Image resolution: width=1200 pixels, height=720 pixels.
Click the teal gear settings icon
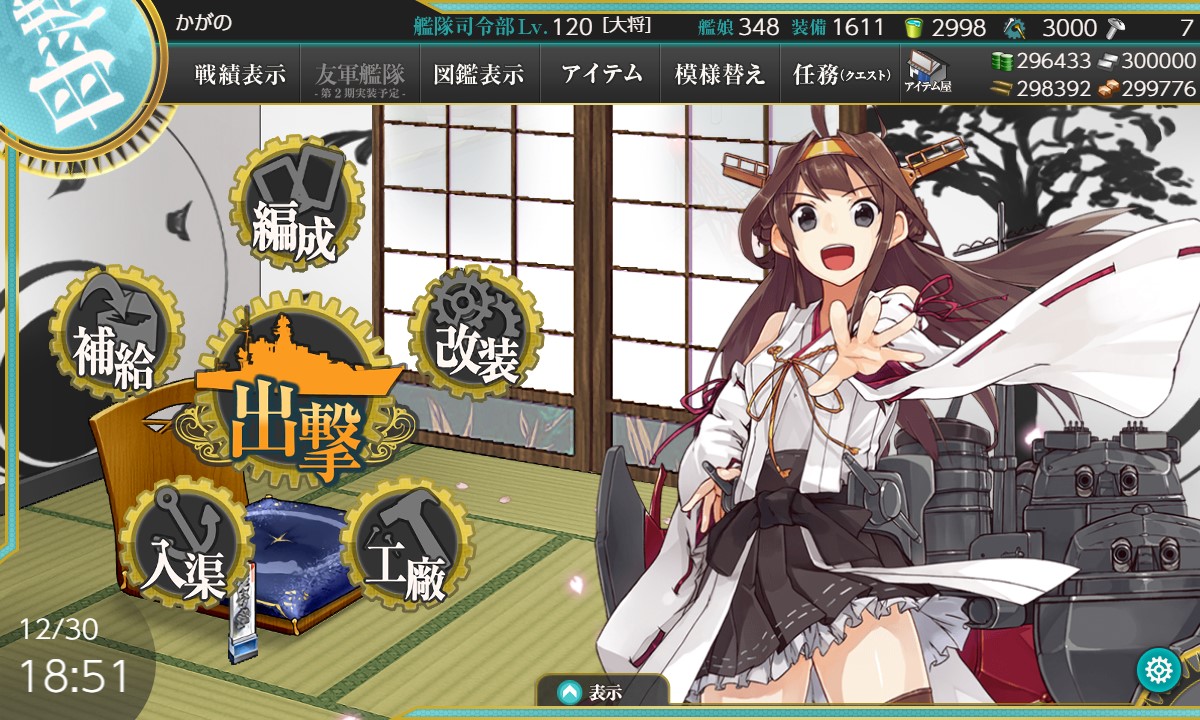(x=1159, y=669)
